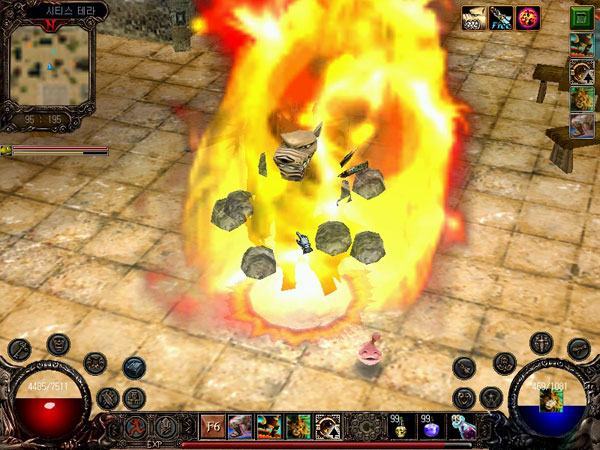Choose the golden lion icon in the side column

(582, 98)
